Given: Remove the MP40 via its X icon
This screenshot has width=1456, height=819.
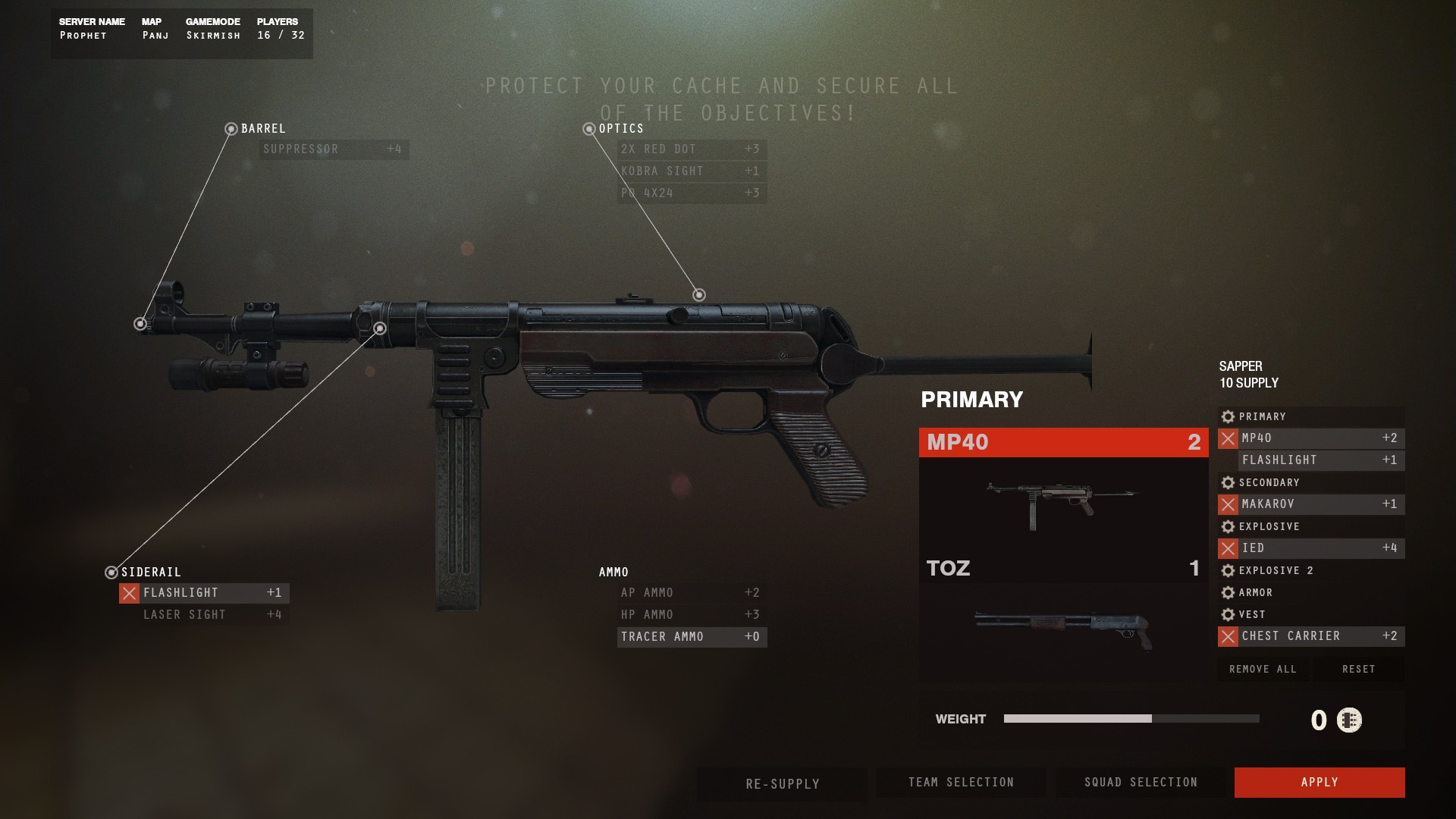Looking at the screenshot, I should click(1228, 438).
